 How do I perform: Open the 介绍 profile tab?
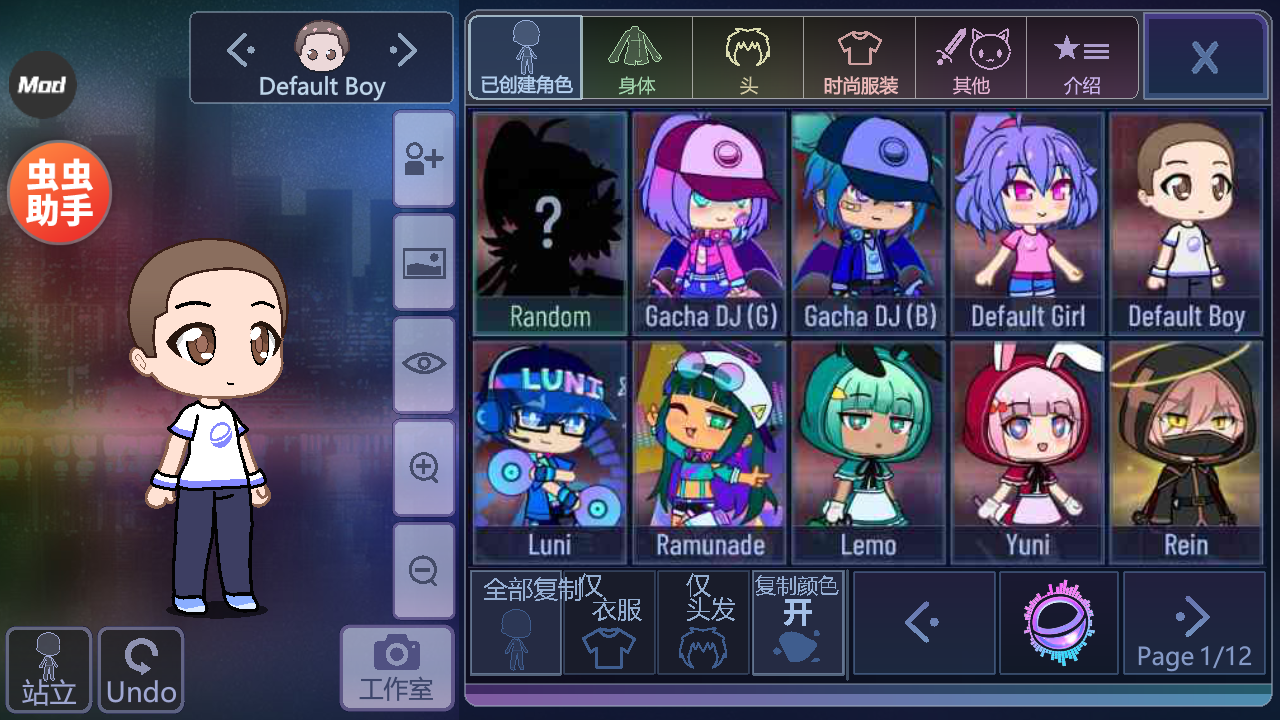(1082, 58)
